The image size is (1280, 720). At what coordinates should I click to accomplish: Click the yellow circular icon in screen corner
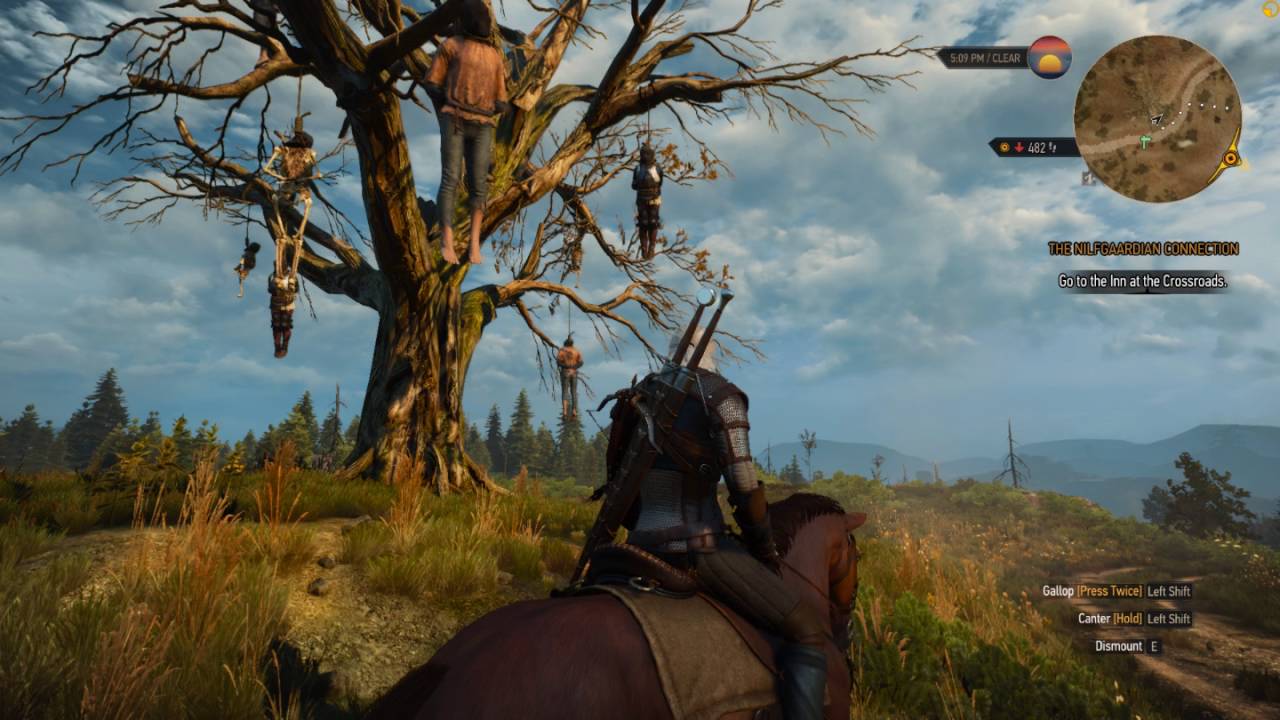coord(1270,9)
